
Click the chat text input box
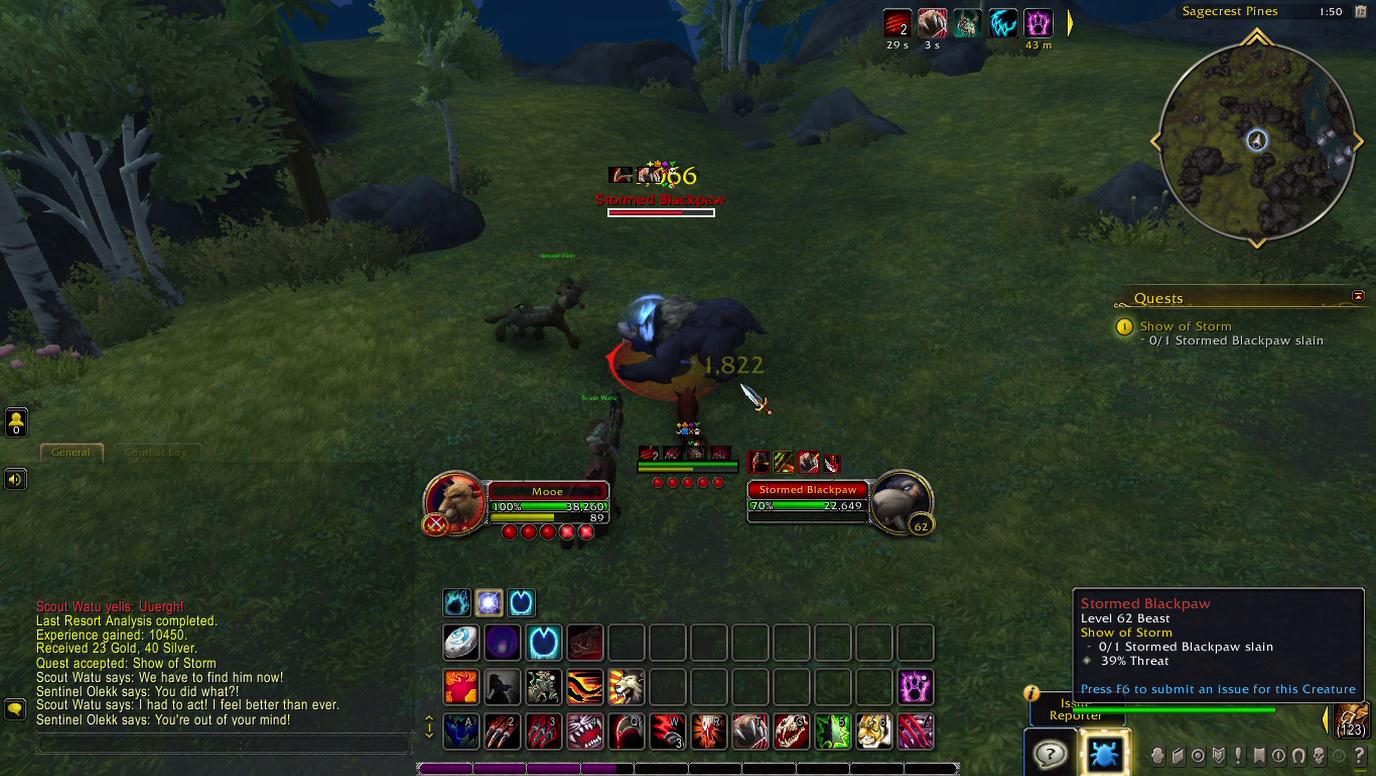tap(224, 743)
